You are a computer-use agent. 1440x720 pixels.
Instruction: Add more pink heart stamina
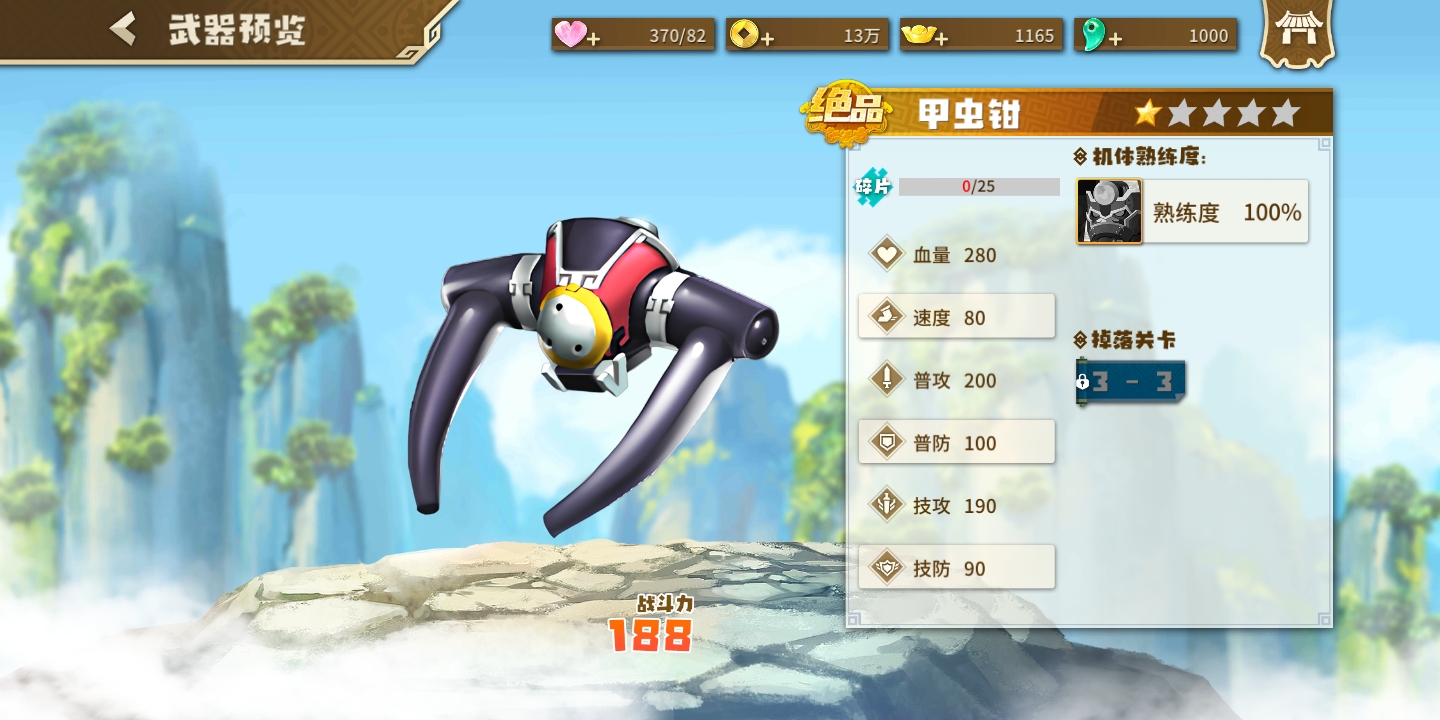point(593,39)
